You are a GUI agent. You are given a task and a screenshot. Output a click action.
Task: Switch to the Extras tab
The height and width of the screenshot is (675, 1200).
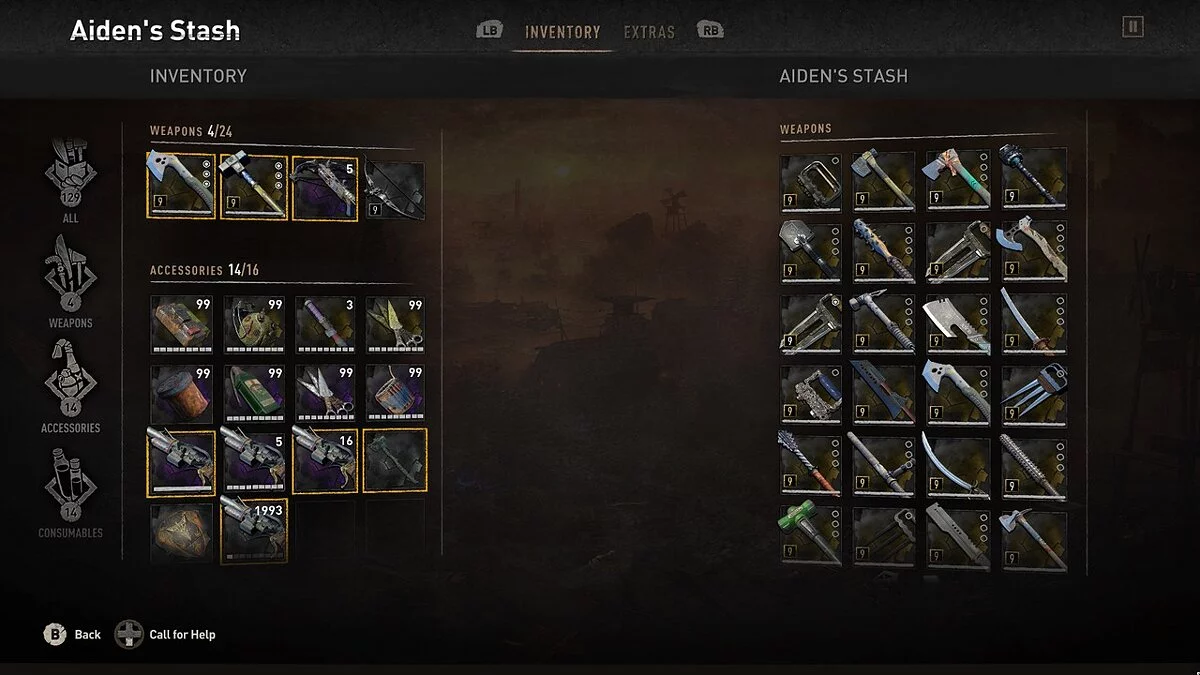pyautogui.click(x=649, y=32)
